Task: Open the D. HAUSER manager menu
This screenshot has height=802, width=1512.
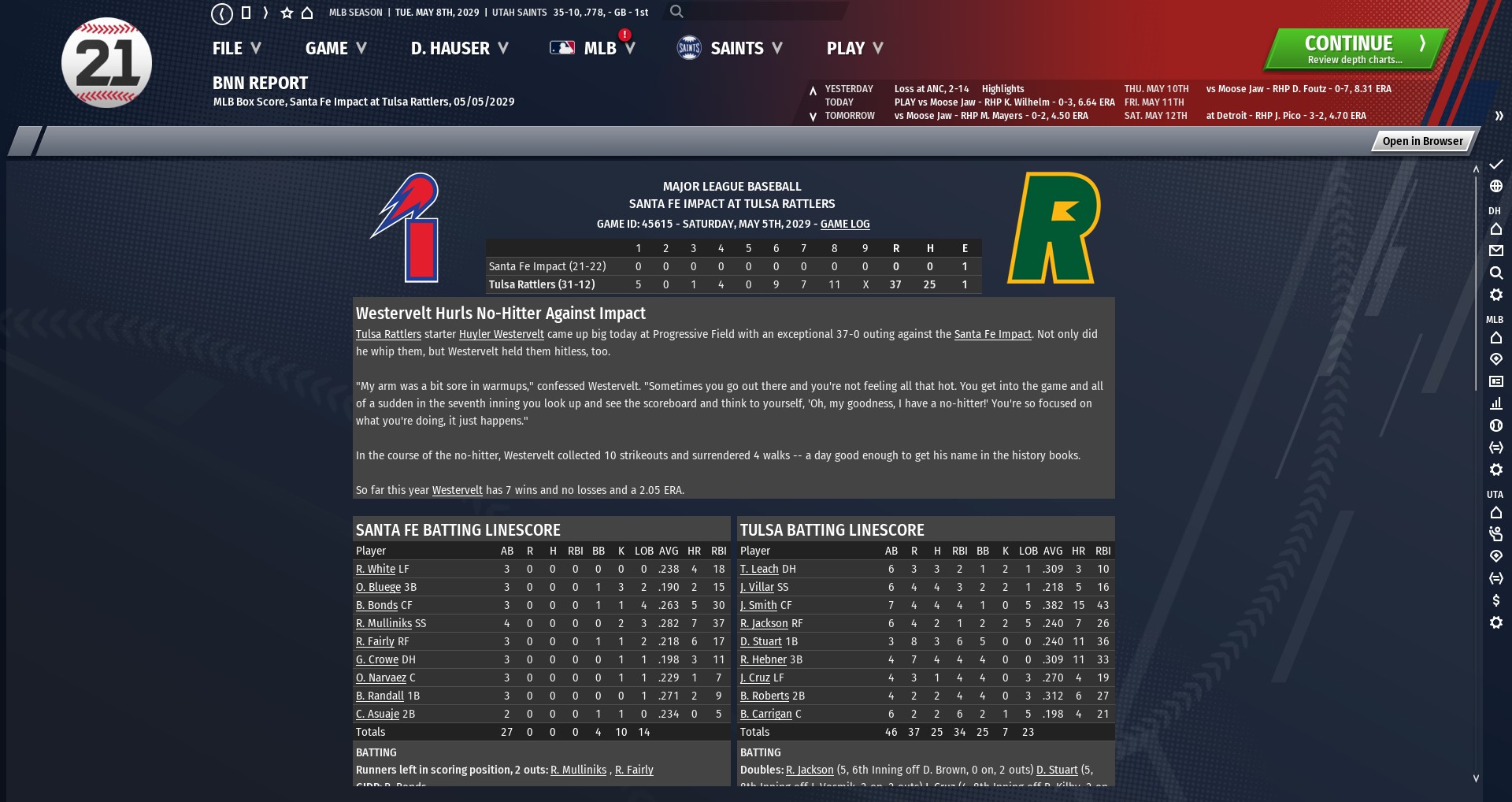Action: click(459, 49)
